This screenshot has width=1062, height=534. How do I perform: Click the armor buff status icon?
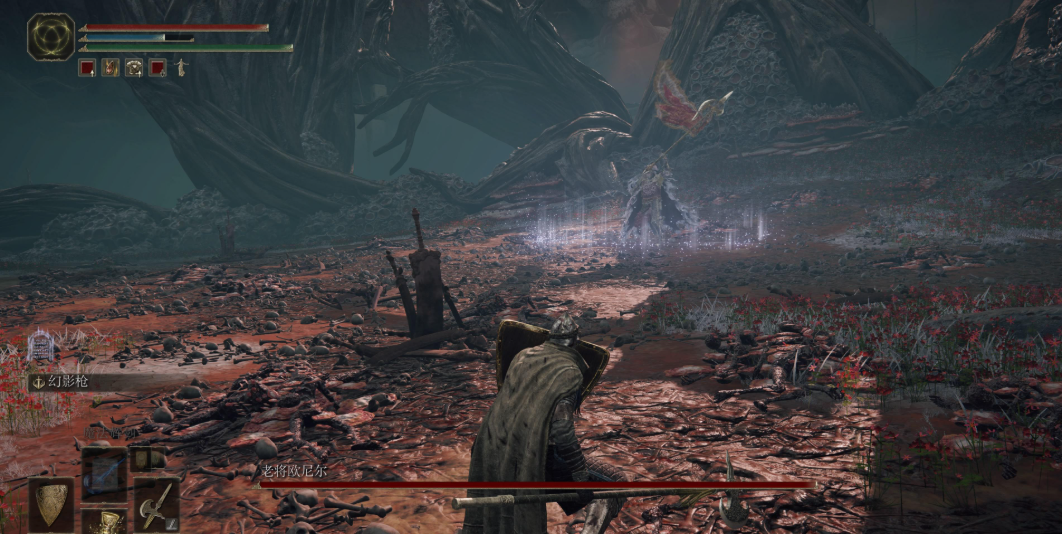[x=134, y=68]
